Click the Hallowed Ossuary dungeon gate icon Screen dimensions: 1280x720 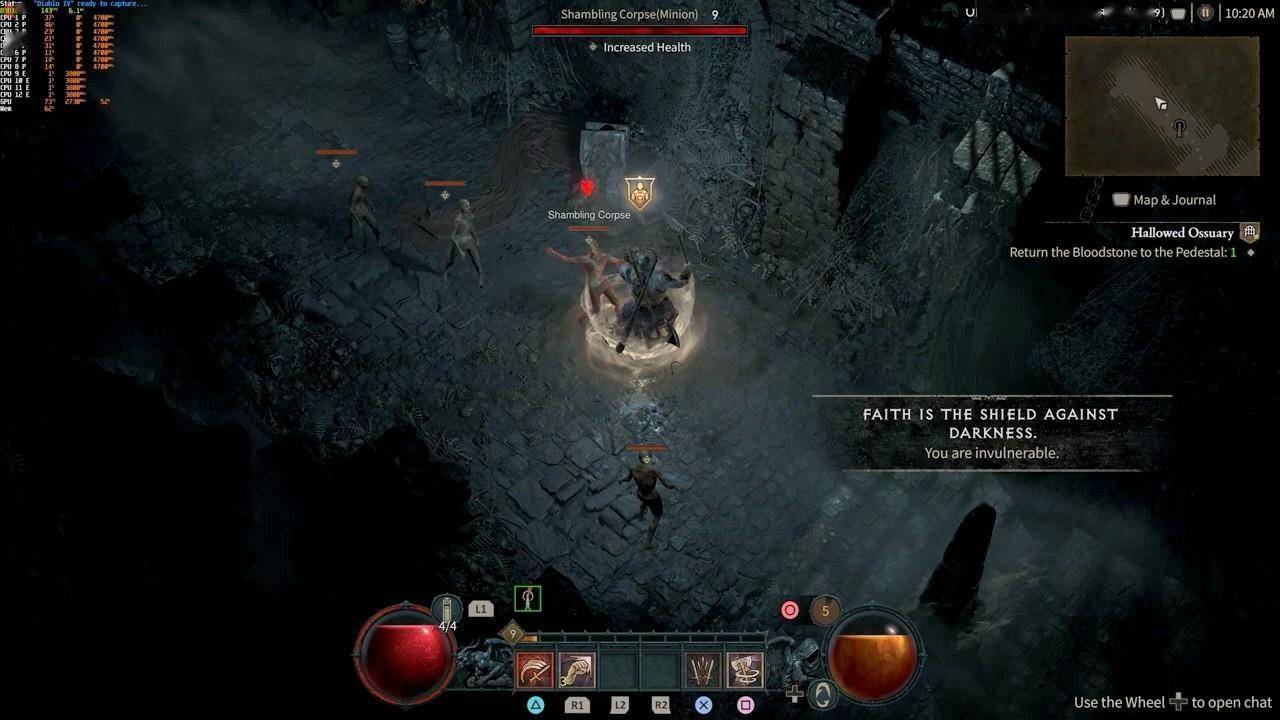[x=1249, y=233]
